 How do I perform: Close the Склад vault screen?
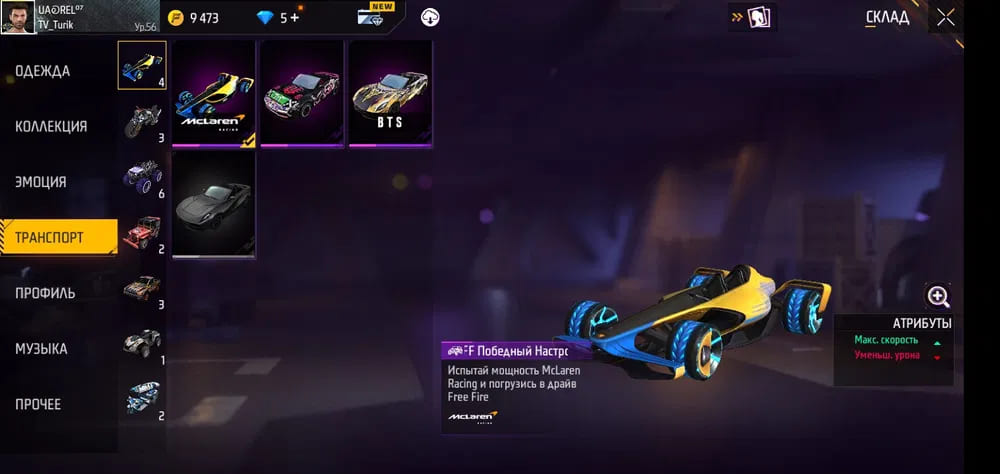click(945, 17)
